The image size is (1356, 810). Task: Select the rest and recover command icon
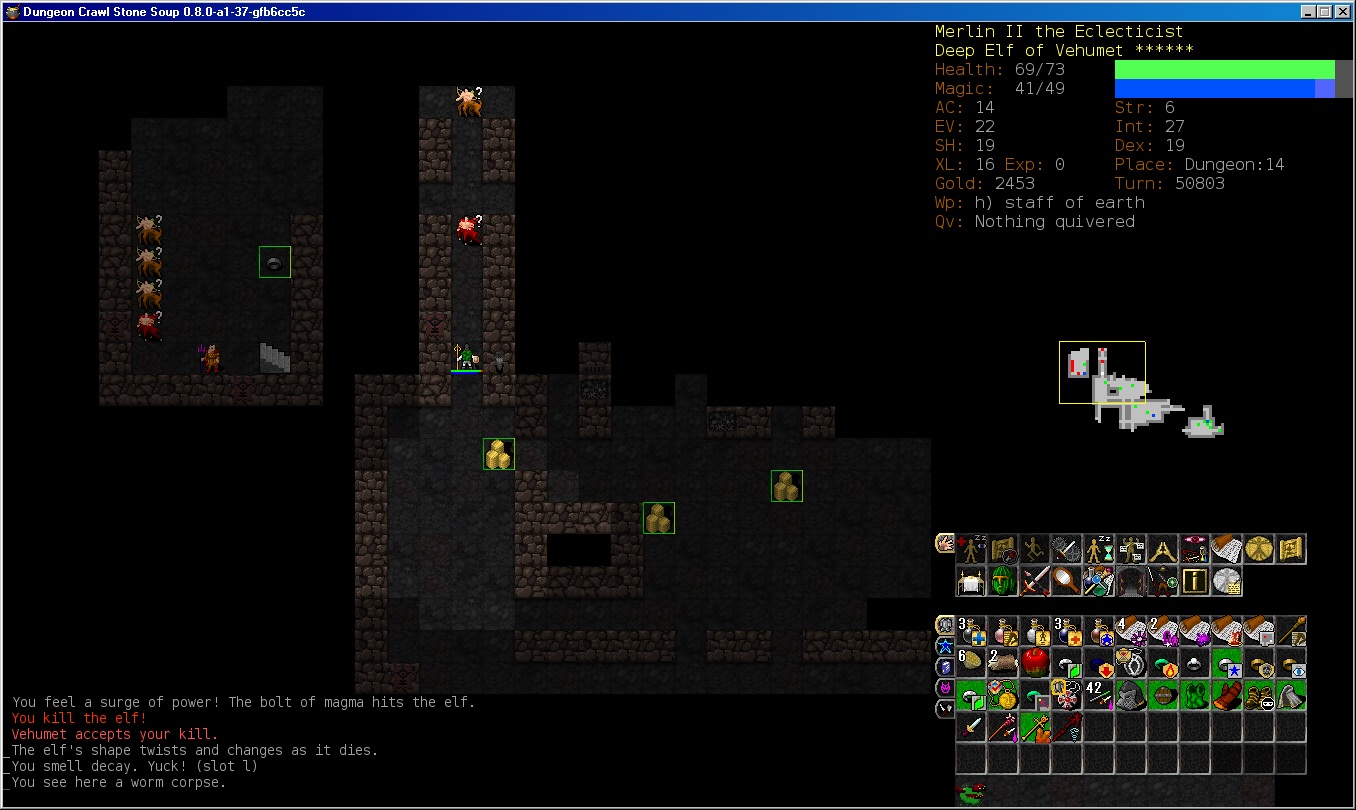[971, 549]
